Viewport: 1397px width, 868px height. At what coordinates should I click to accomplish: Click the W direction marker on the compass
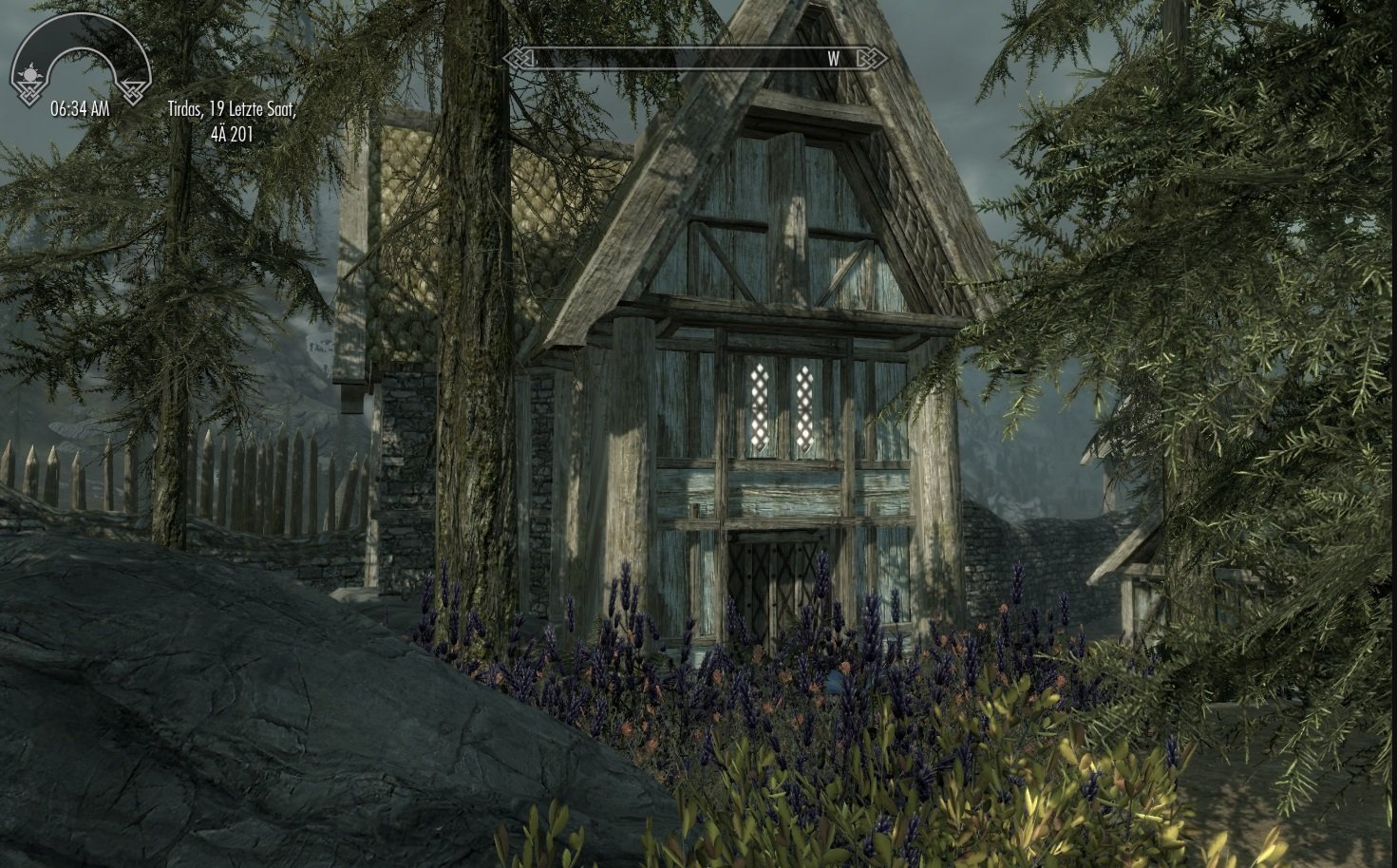833,58
